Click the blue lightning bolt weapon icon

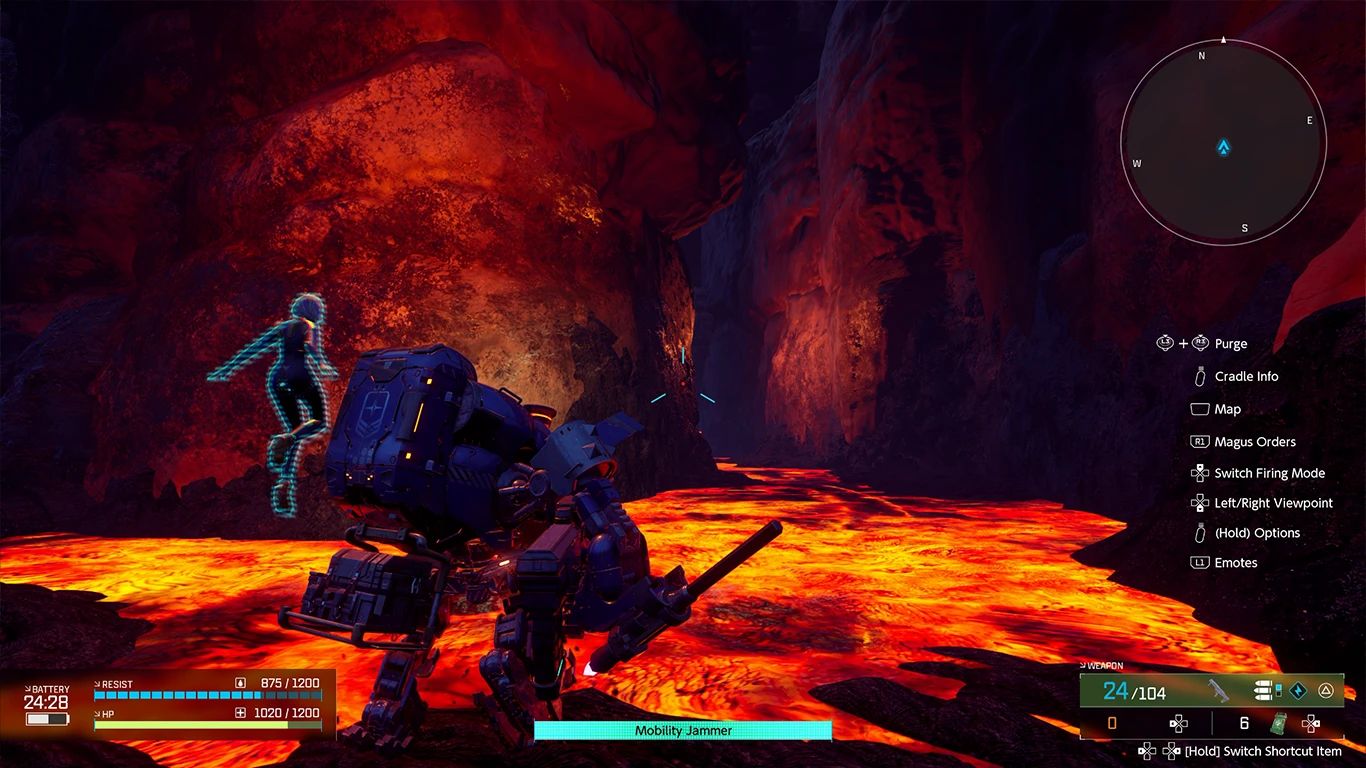coord(1298,691)
